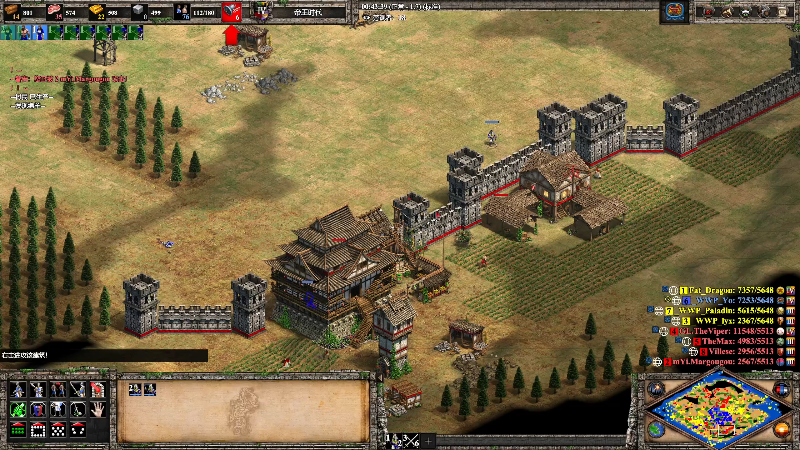Screen dimensions: 800x450
Task: Activate the red flag command in unit panel
Action: pos(97,389)
